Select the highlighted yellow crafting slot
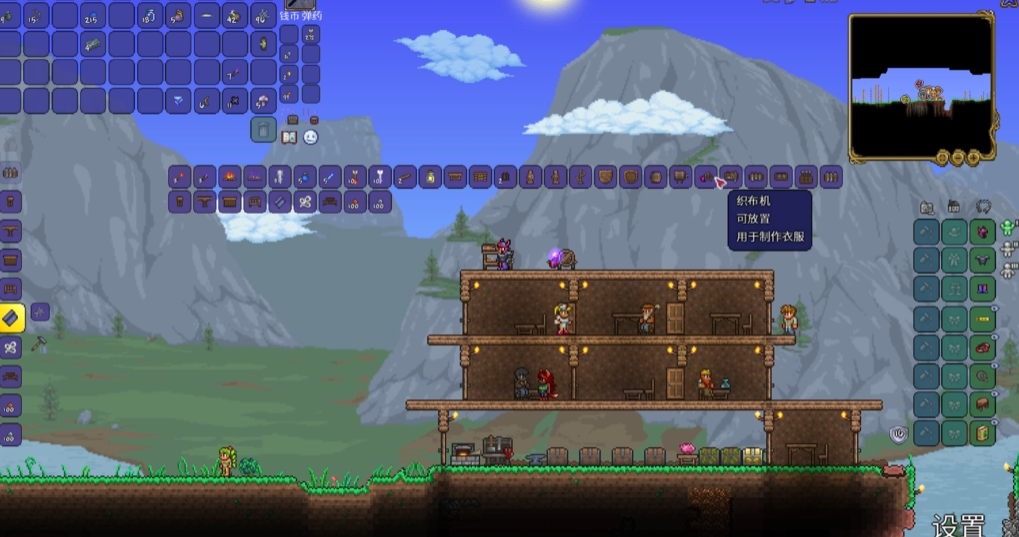The width and height of the screenshot is (1019, 537). coord(11,318)
